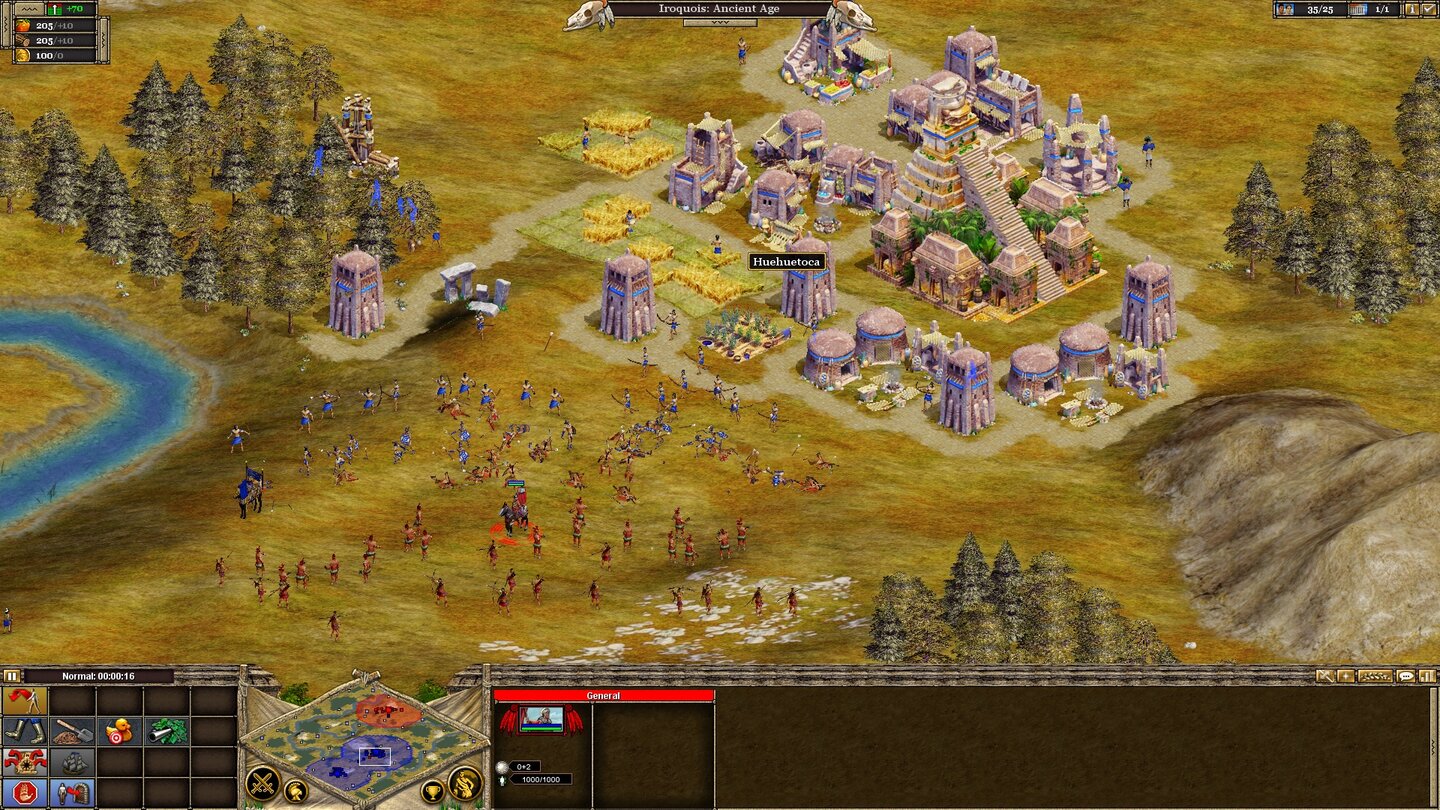Screen dimensions: 1440x810
Task: Select the red-arrows formation command icon
Action: click(x=24, y=762)
